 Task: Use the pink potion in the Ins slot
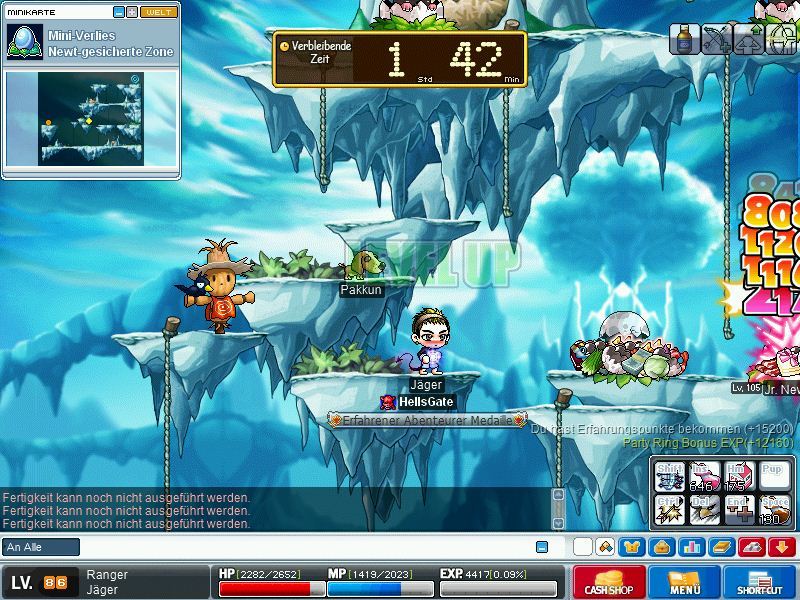coord(705,477)
